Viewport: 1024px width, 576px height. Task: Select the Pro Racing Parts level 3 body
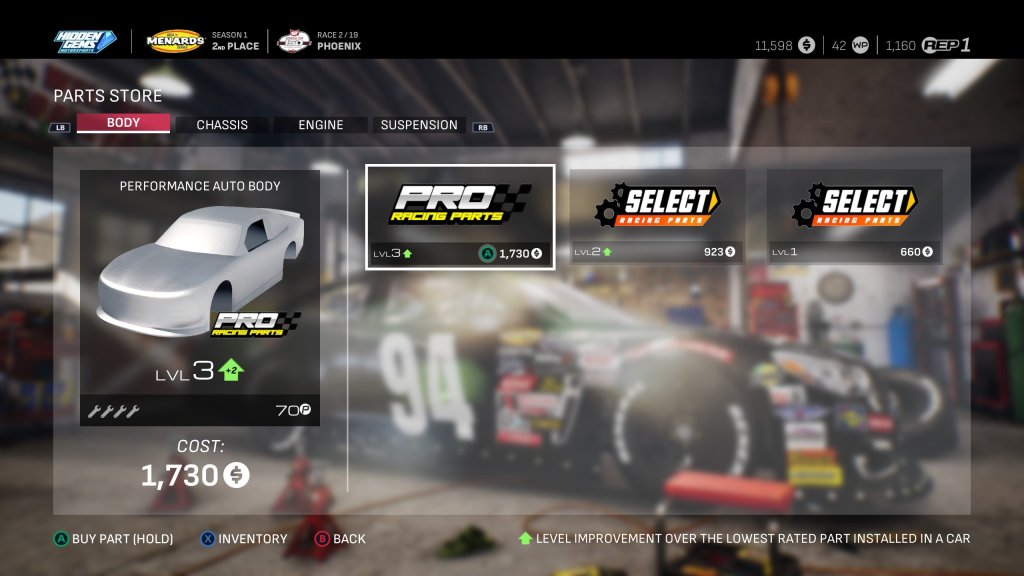click(x=460, y=217)
